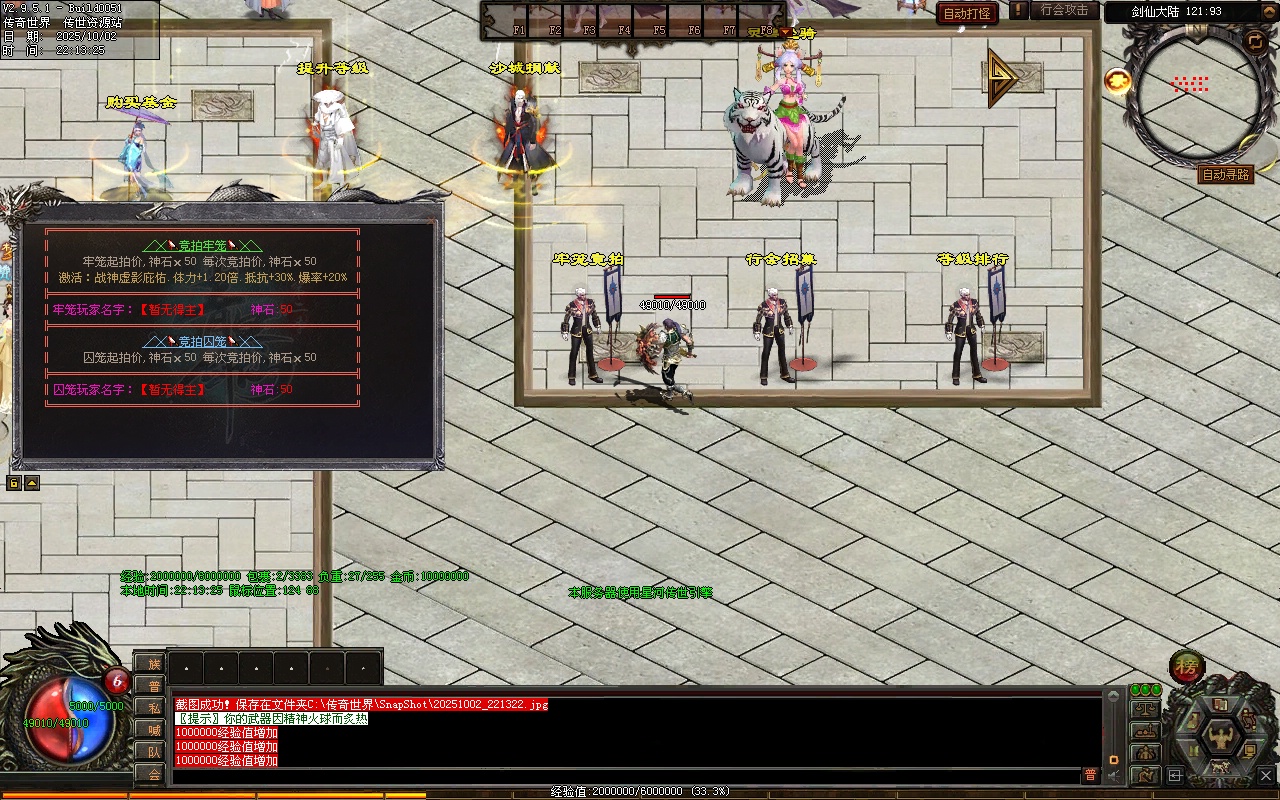The width and height of the screenshot is (1280, 800).
Task: Click the exclamation mark alert icon
Action: pos(1018,10)
